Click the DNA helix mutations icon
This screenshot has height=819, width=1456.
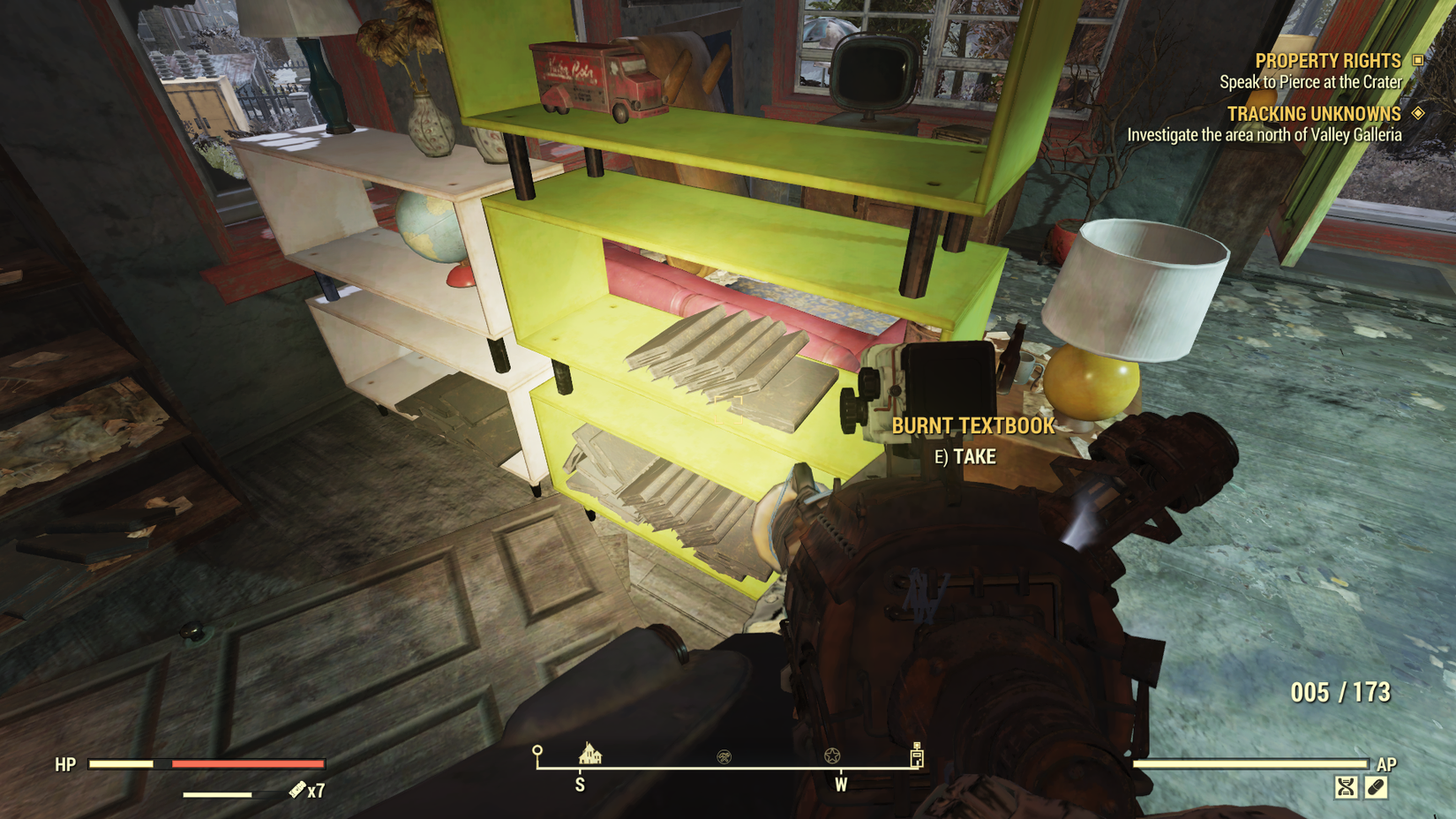coord(1346,786)
